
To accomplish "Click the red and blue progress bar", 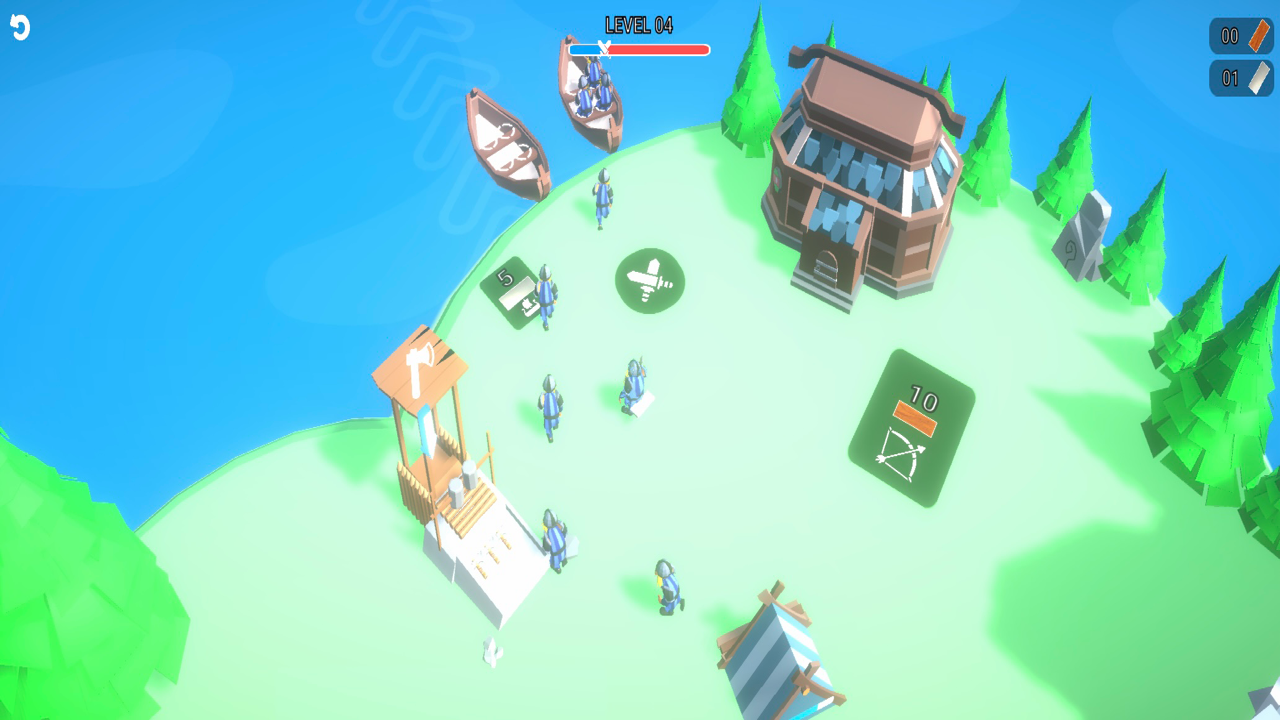I will point(640,47).
